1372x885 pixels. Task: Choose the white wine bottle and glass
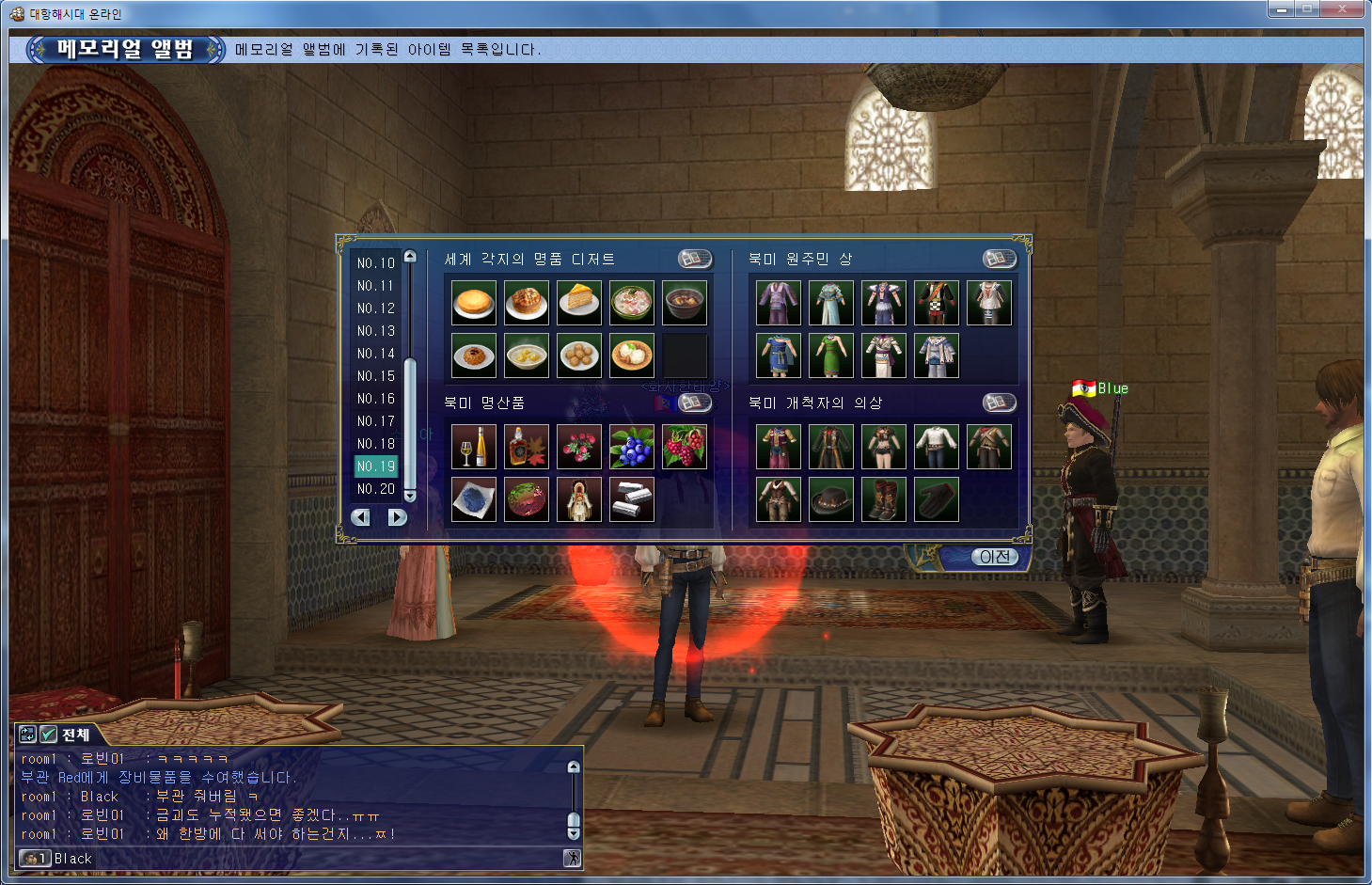[474, 447]
